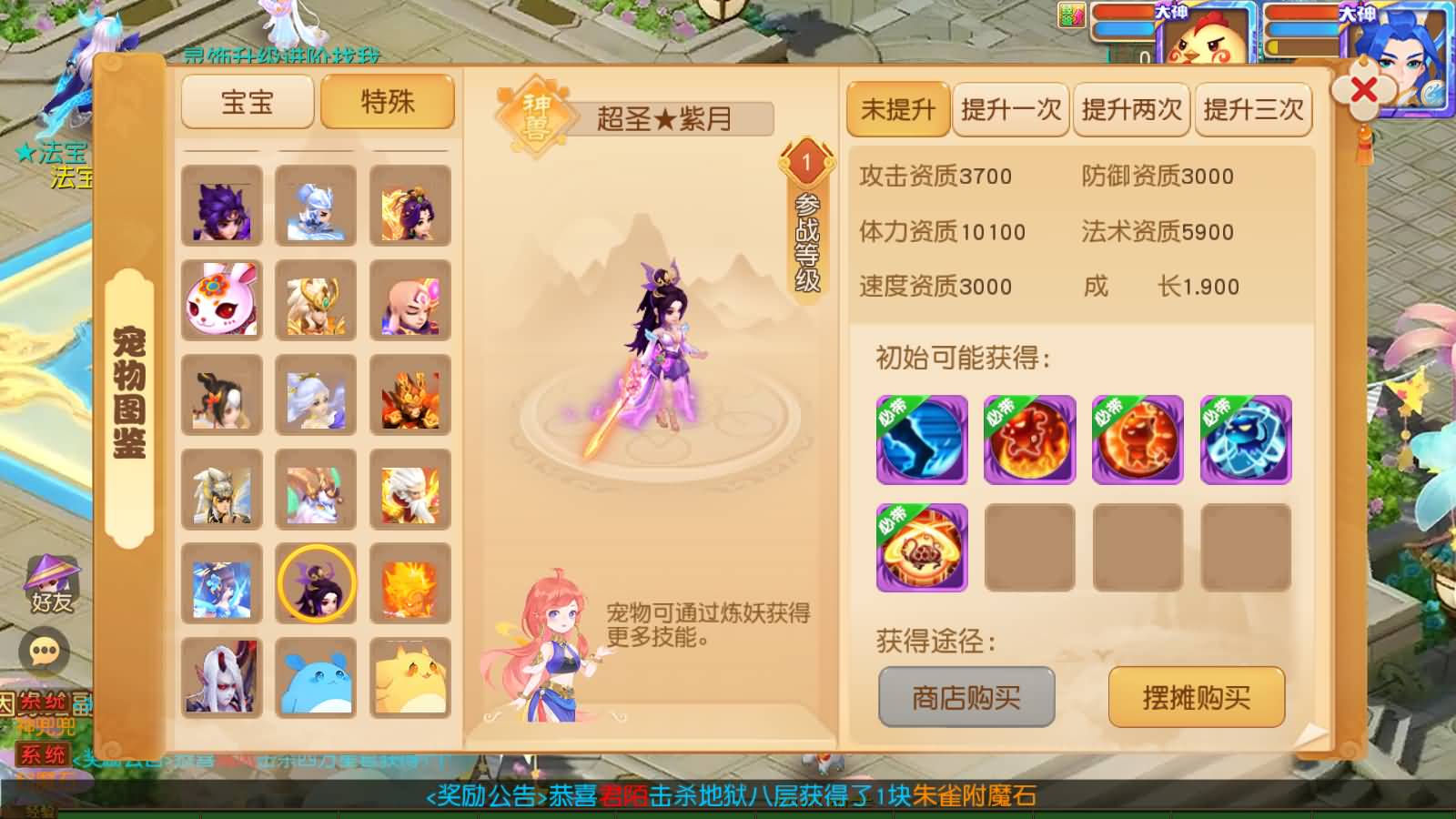This screenshot has height=819, width=1456.
Task: Select the 提升一次 option
Action: (x=1011, y=111)
